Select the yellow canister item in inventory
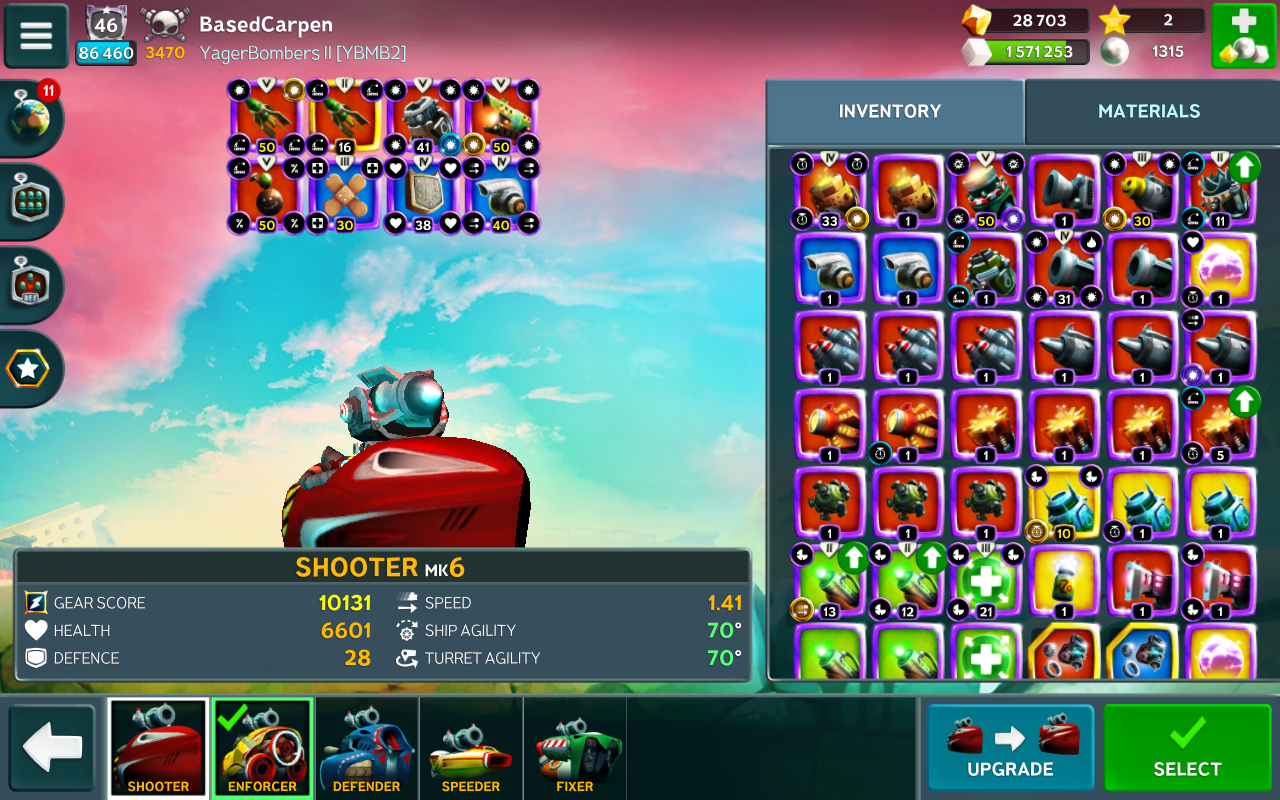This screenshot has height=800, width=1280. click(x=1063, y=583)
